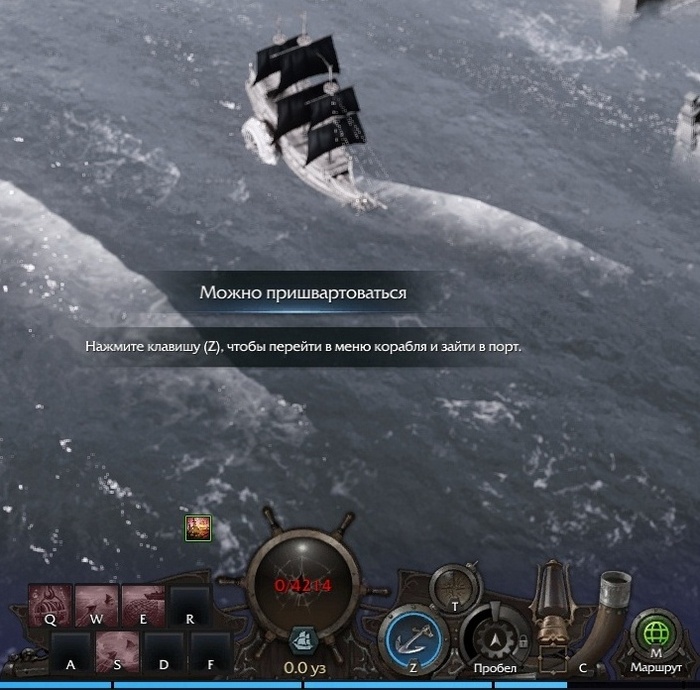Activate the S sailing skill slot
The height and width of the screenshot is (690, 700).
point(118,651)
